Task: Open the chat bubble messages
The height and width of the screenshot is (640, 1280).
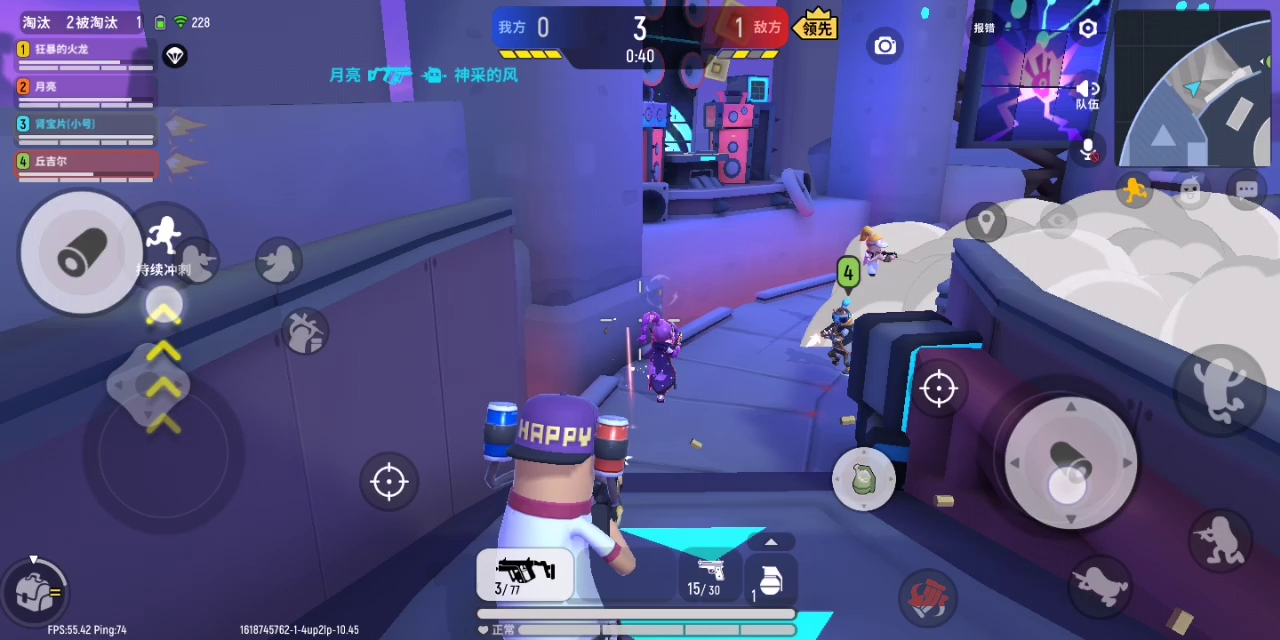Action: coord(1246,190)
